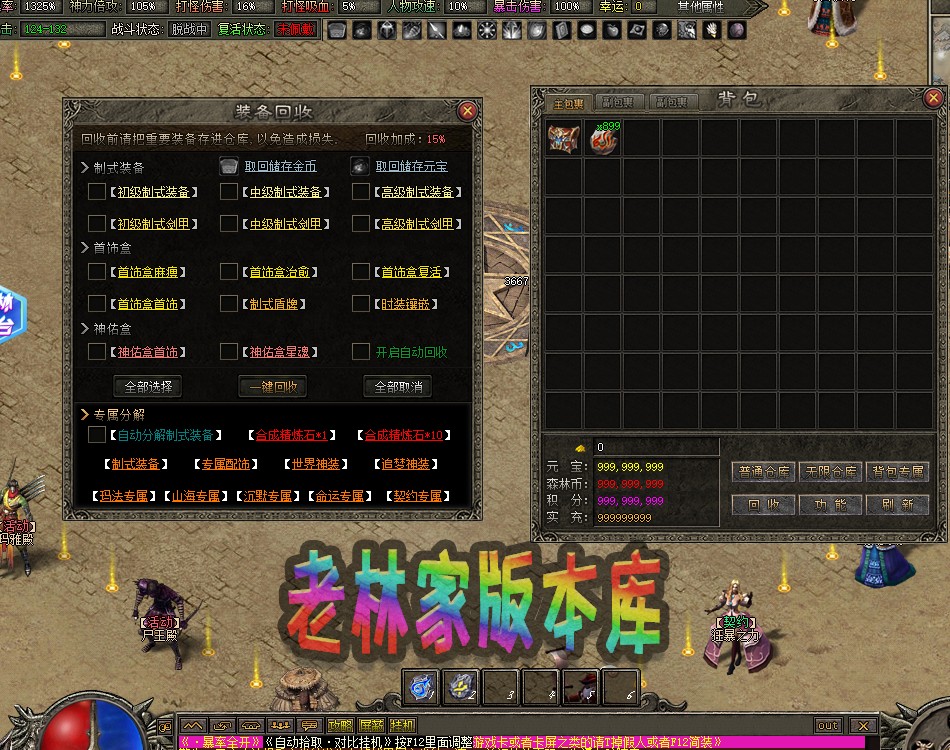Click the 全部选择 select-all button

click(148, 386)
